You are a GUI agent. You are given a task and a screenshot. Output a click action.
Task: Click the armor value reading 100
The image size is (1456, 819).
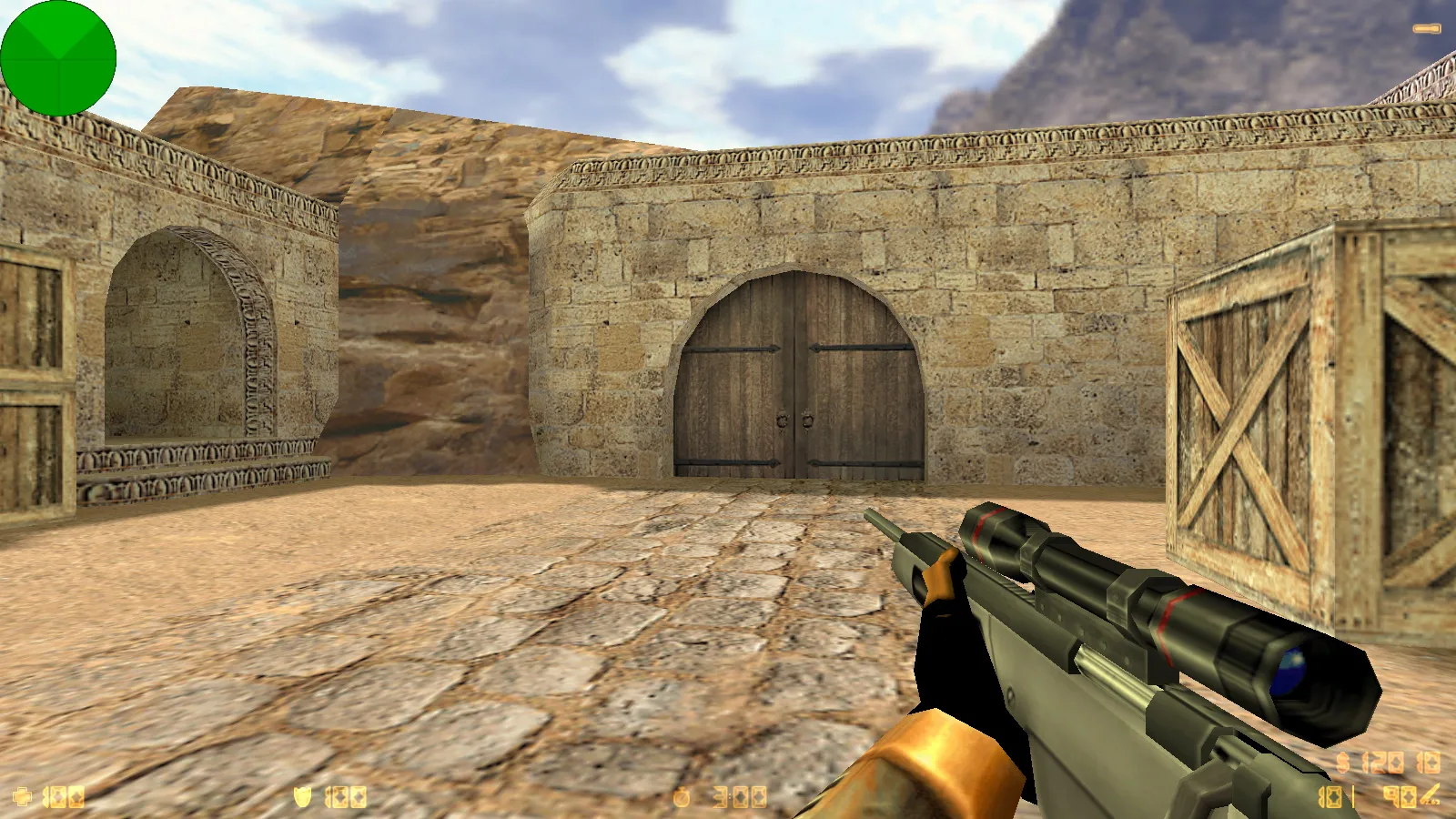click(x=344, y=797)
